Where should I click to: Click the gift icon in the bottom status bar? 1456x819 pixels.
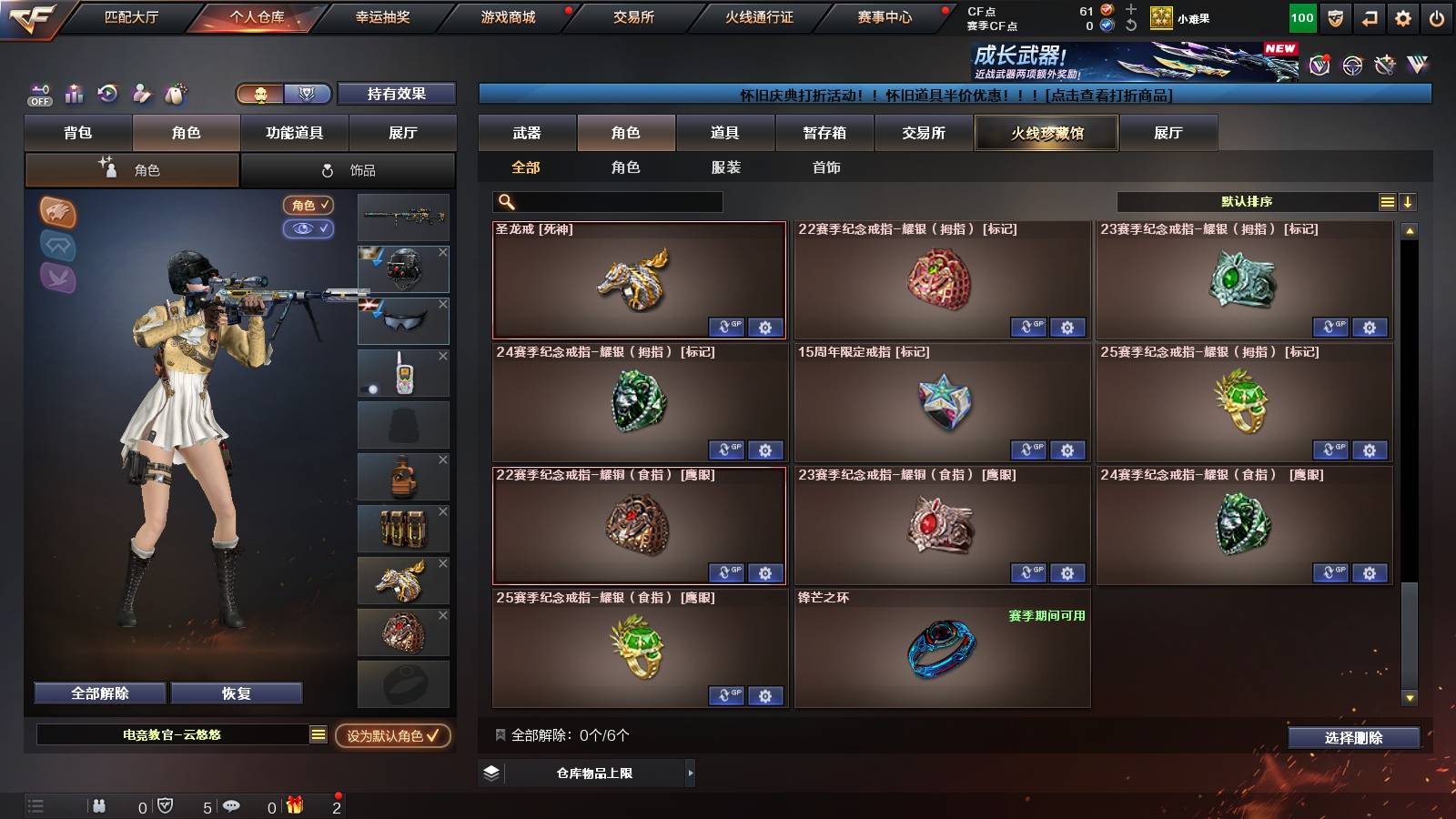point(294,805)
